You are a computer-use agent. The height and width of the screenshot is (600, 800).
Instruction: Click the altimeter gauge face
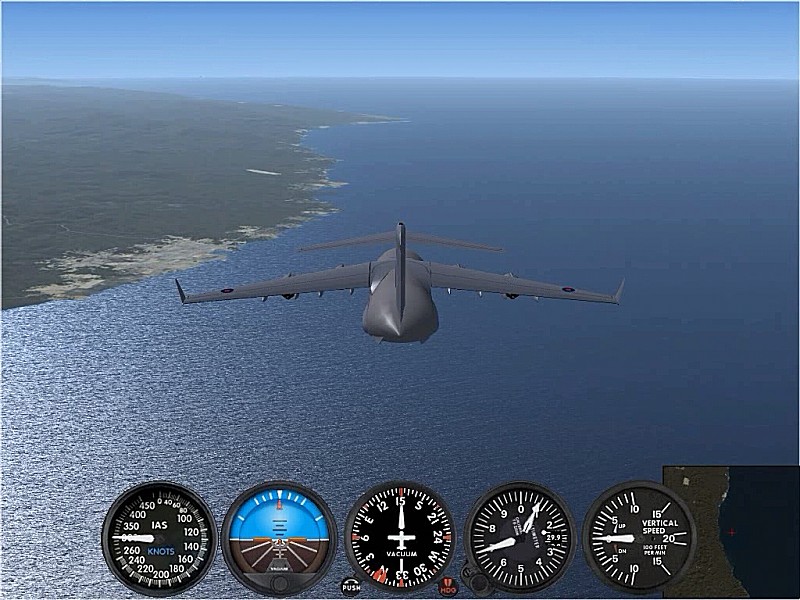(x=520, y=537)
